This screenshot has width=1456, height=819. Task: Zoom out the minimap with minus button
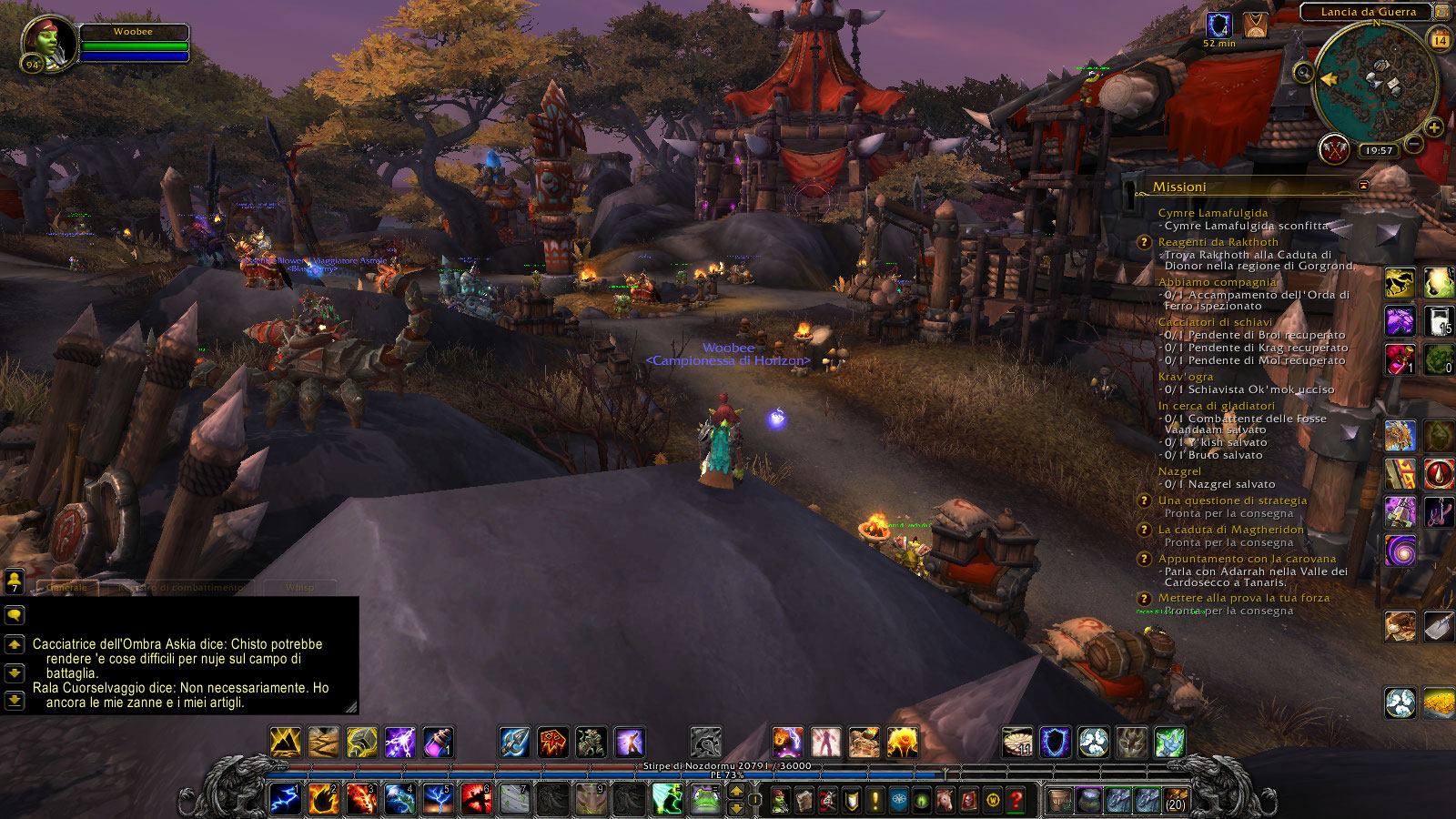click(1413, 144)
